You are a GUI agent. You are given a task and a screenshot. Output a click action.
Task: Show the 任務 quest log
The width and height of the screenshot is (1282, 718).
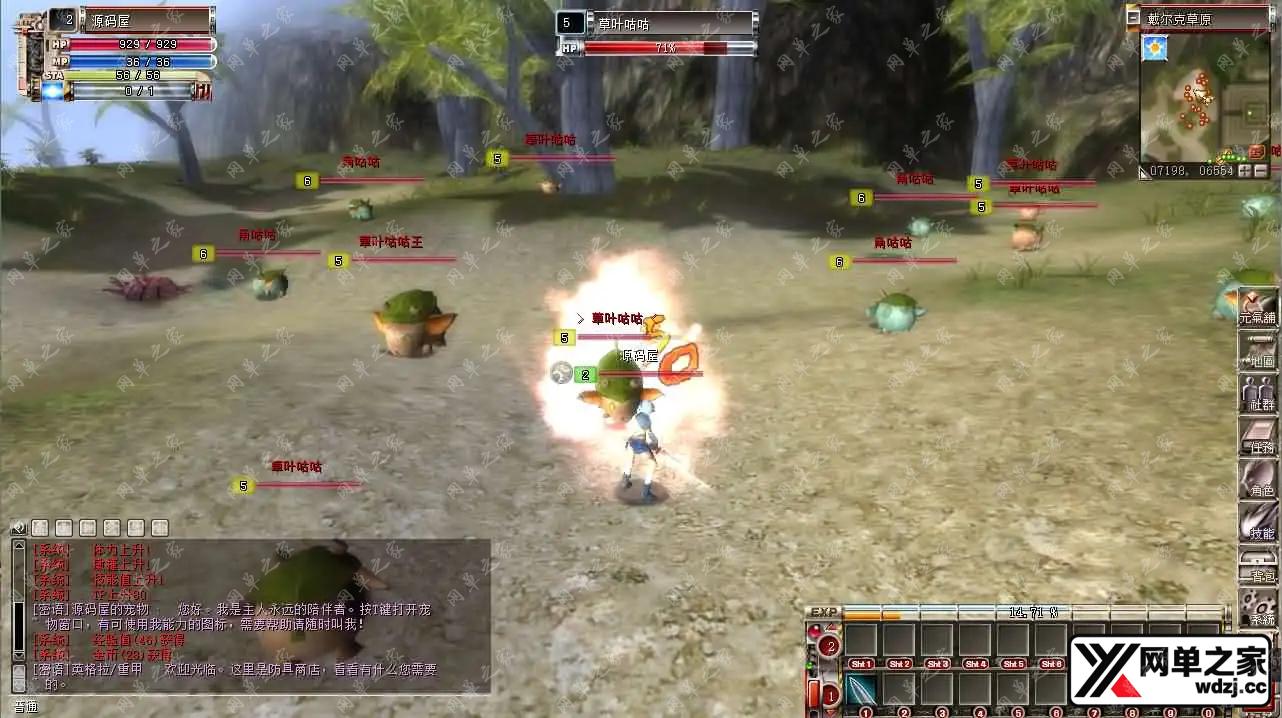point(1257,437)
